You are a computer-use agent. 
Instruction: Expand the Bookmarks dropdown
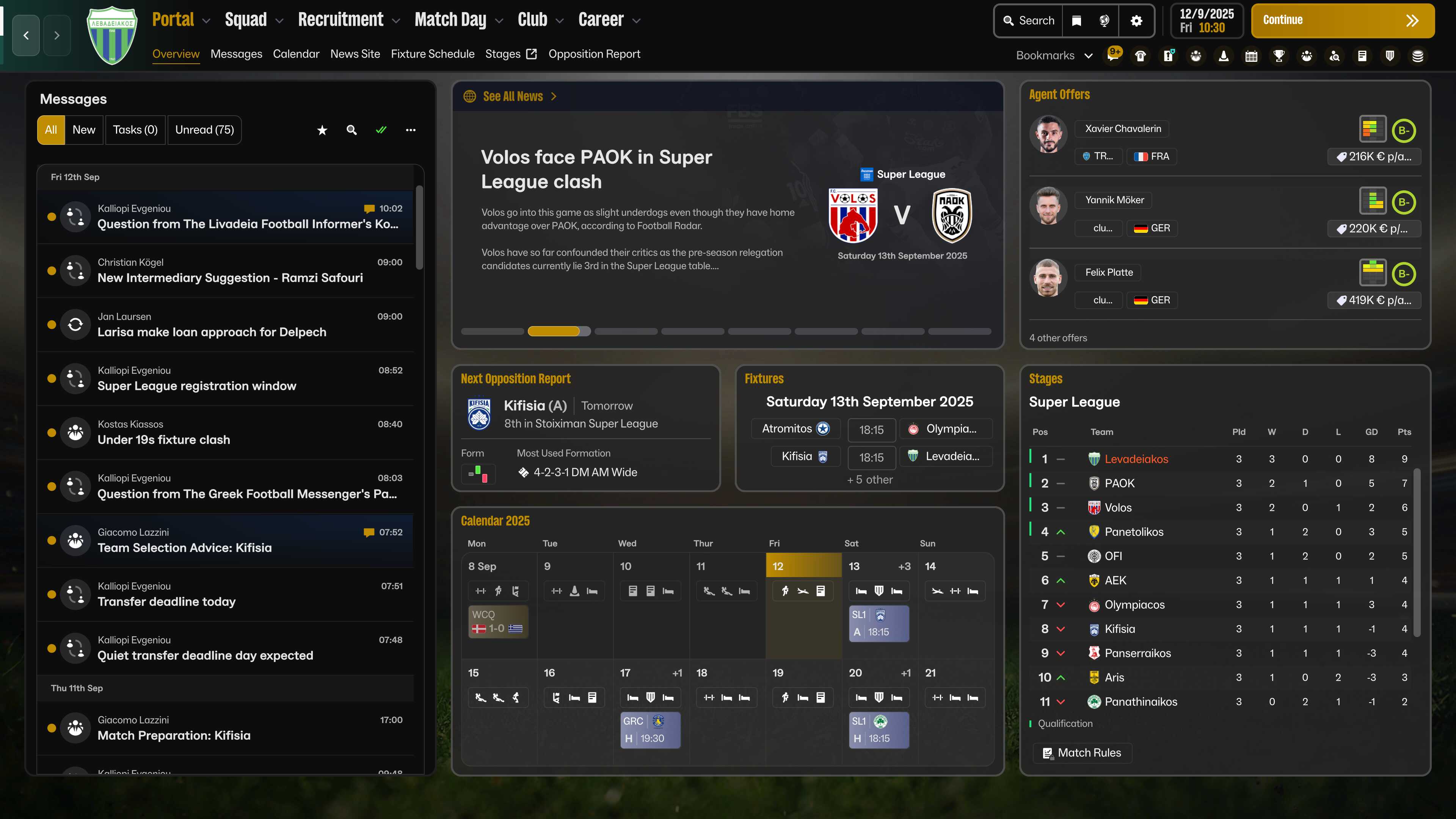coord(1054,55)
